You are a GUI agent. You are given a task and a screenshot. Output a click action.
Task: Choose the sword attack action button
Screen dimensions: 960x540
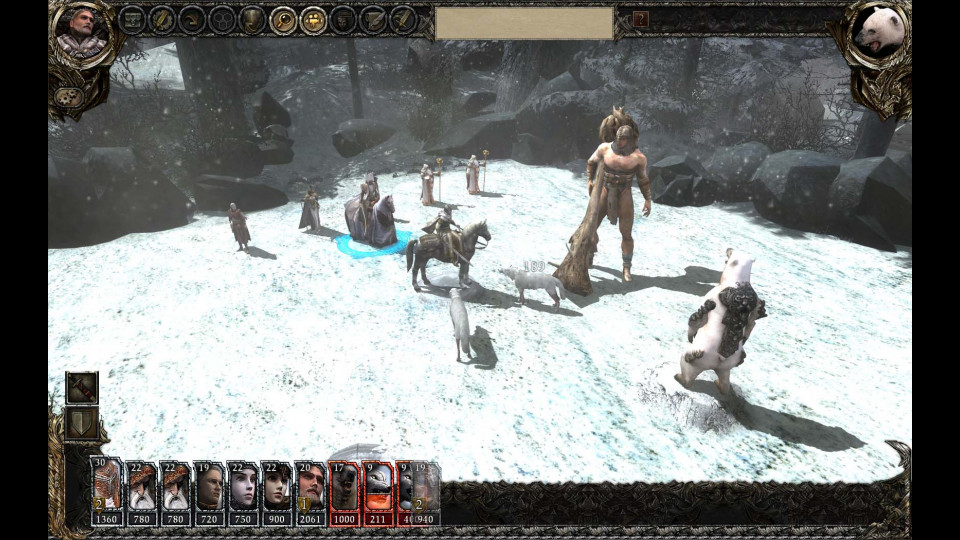82,387
